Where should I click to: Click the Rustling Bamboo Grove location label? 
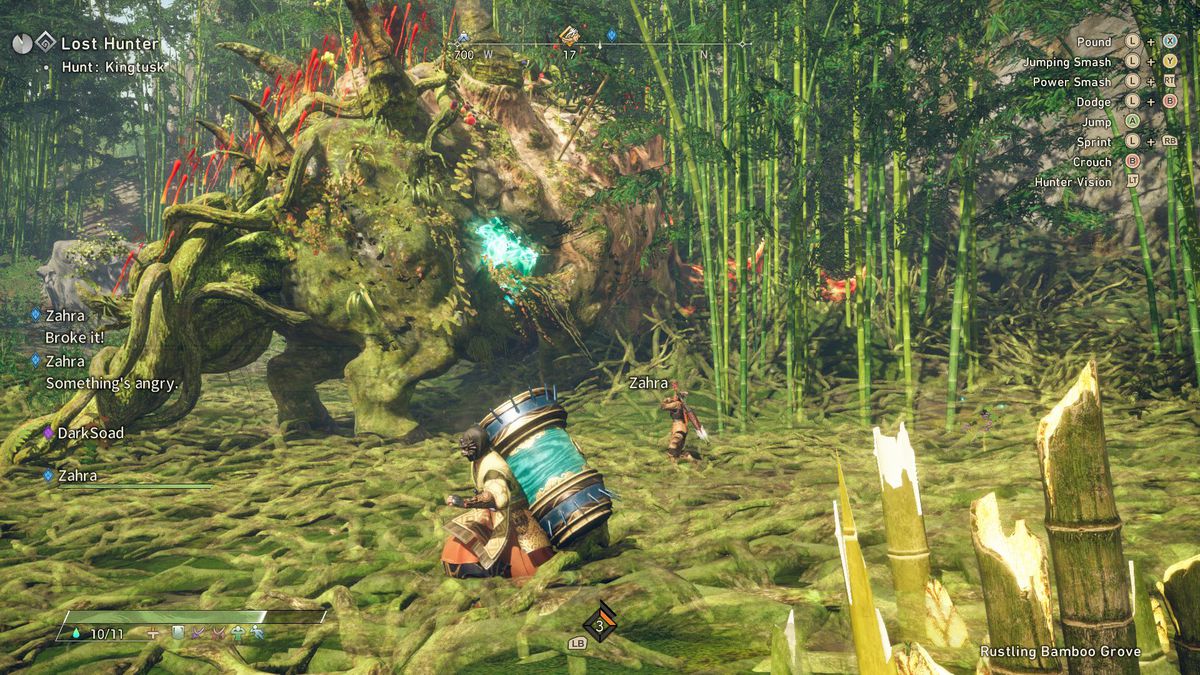coord(1060,652)
